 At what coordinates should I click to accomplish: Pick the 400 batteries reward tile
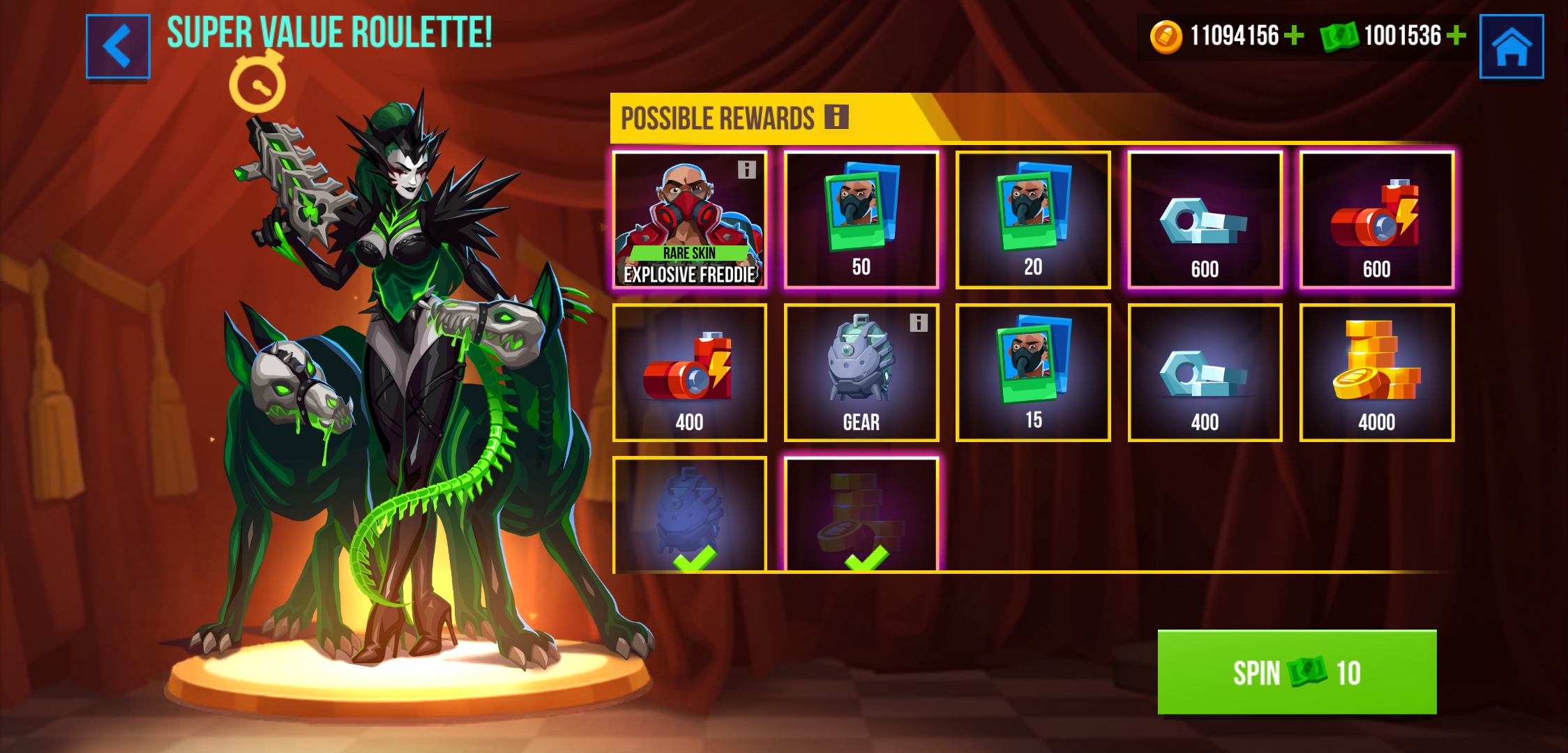pyautogui.click(x=689, y=372)
